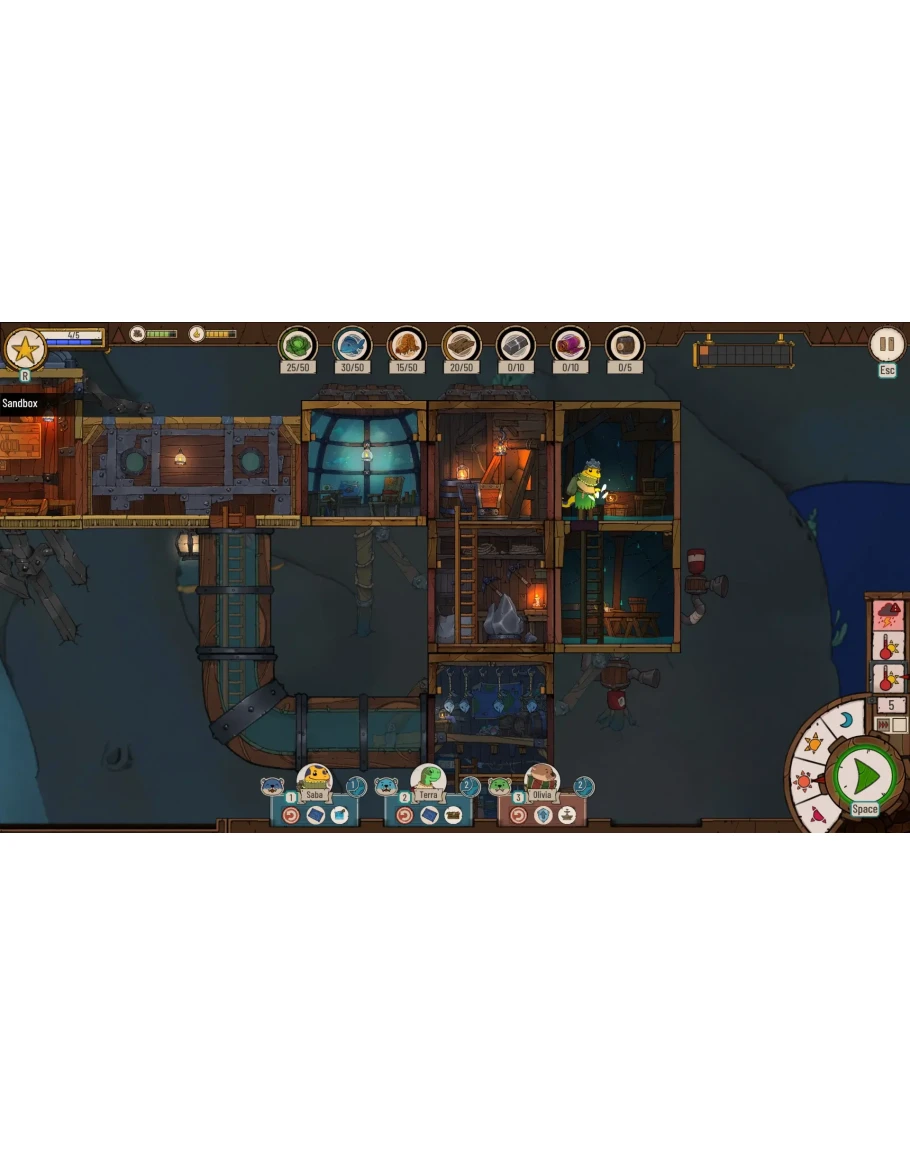Open the storm warning weather forecast tile
910x1155 pixels.
coord(888,611)
